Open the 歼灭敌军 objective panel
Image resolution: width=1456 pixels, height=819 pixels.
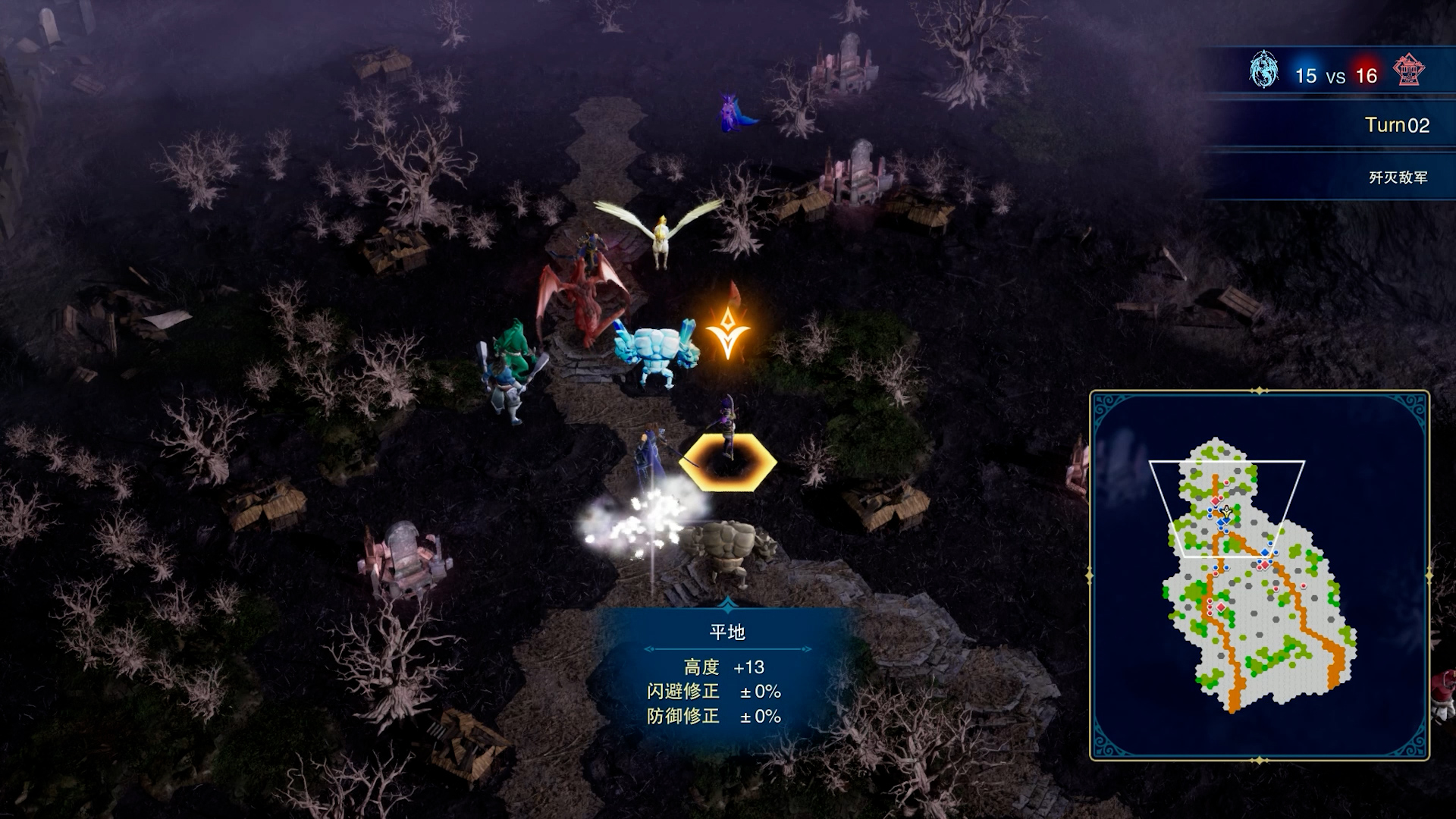pos(1397,177)
